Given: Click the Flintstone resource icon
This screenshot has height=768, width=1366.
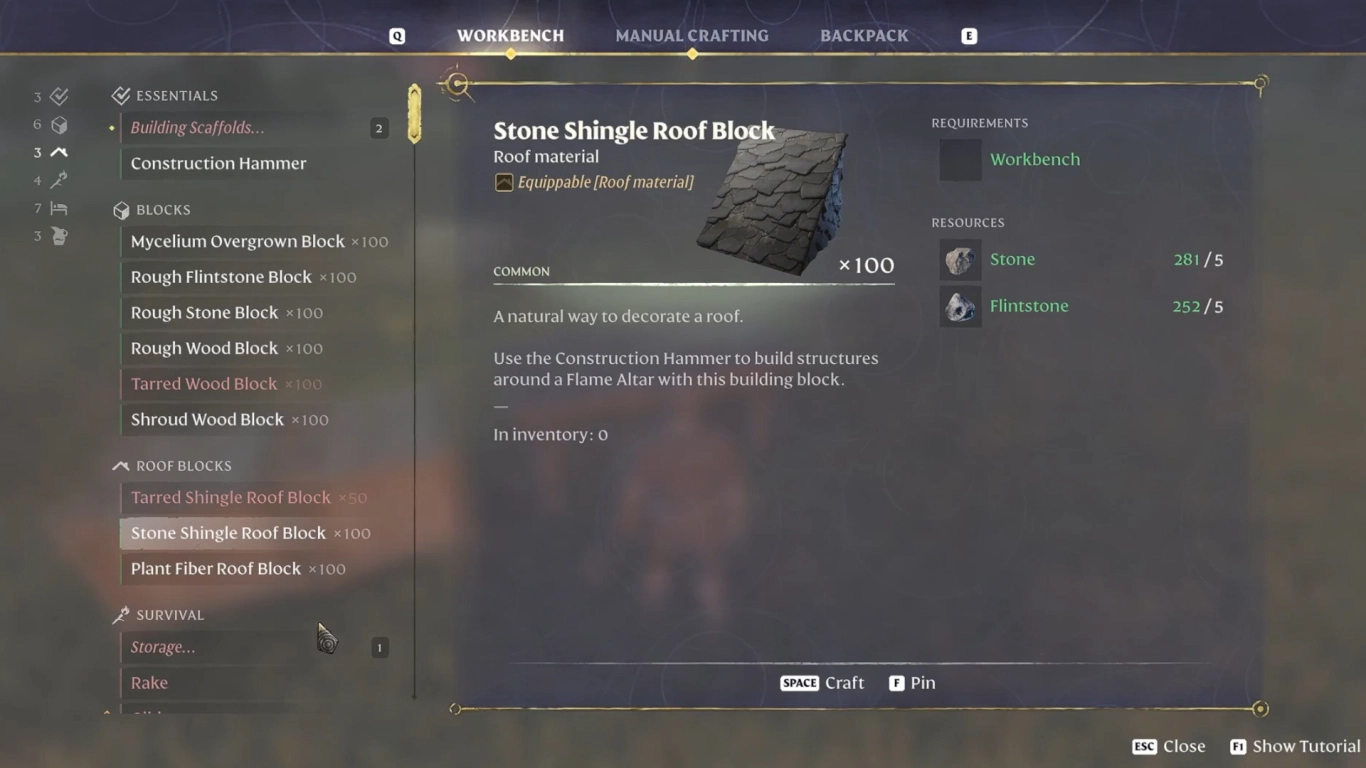Looking at the screenshot, I should pyautogui.click(x=960, y=306).
